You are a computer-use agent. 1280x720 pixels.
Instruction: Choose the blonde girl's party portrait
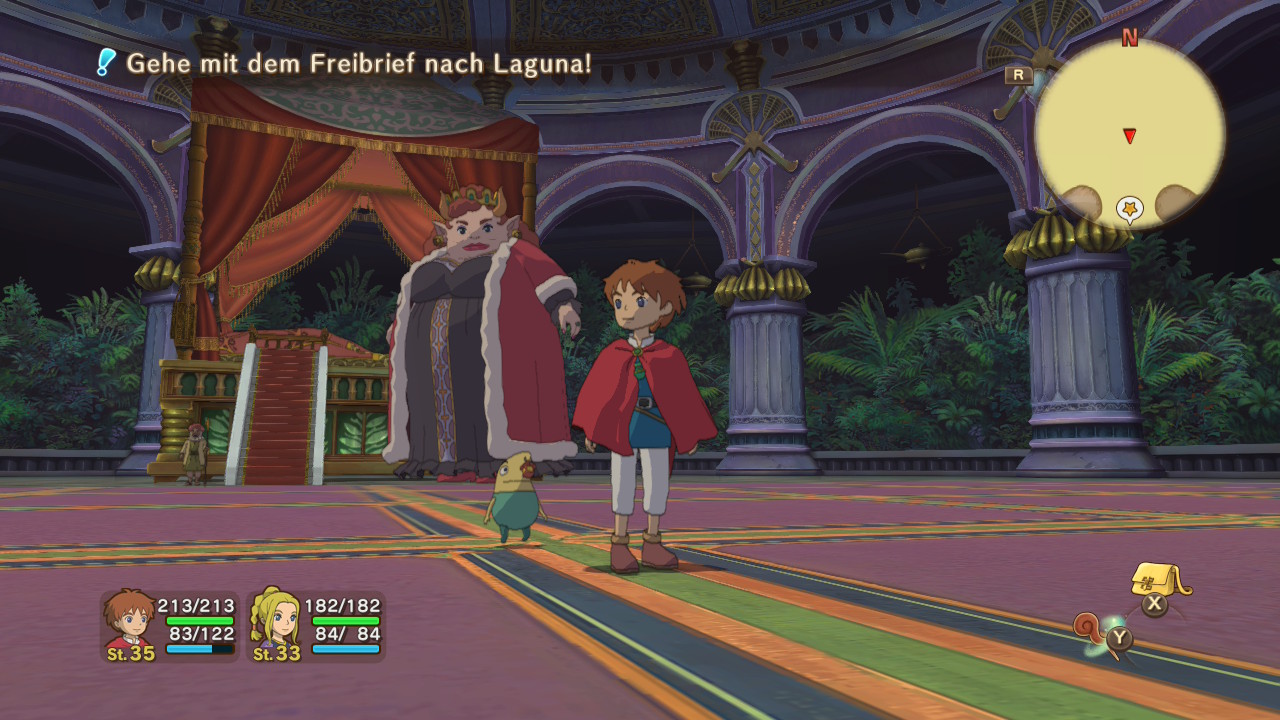pyautogui.click(x=275, y=622)
